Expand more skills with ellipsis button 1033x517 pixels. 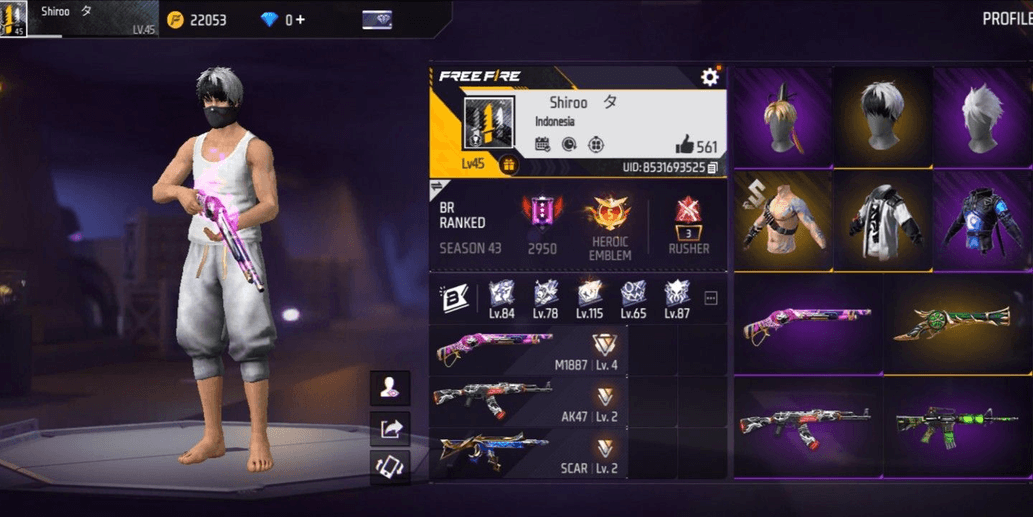[x=711, y=298]
